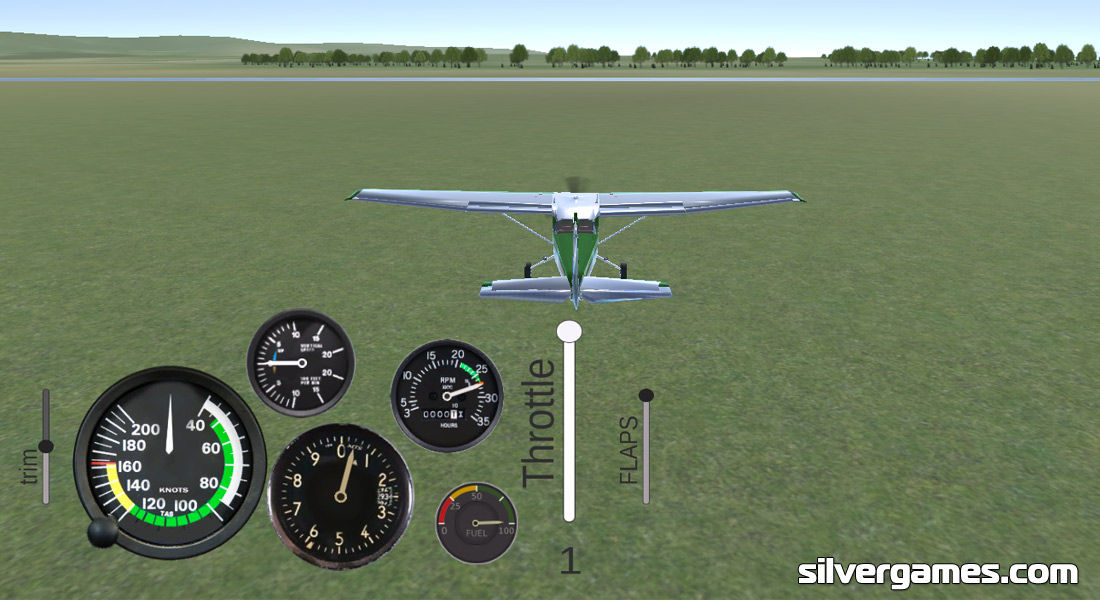Click the Throttle slider's white handle
1100x600 pixels.
point(569,331)
